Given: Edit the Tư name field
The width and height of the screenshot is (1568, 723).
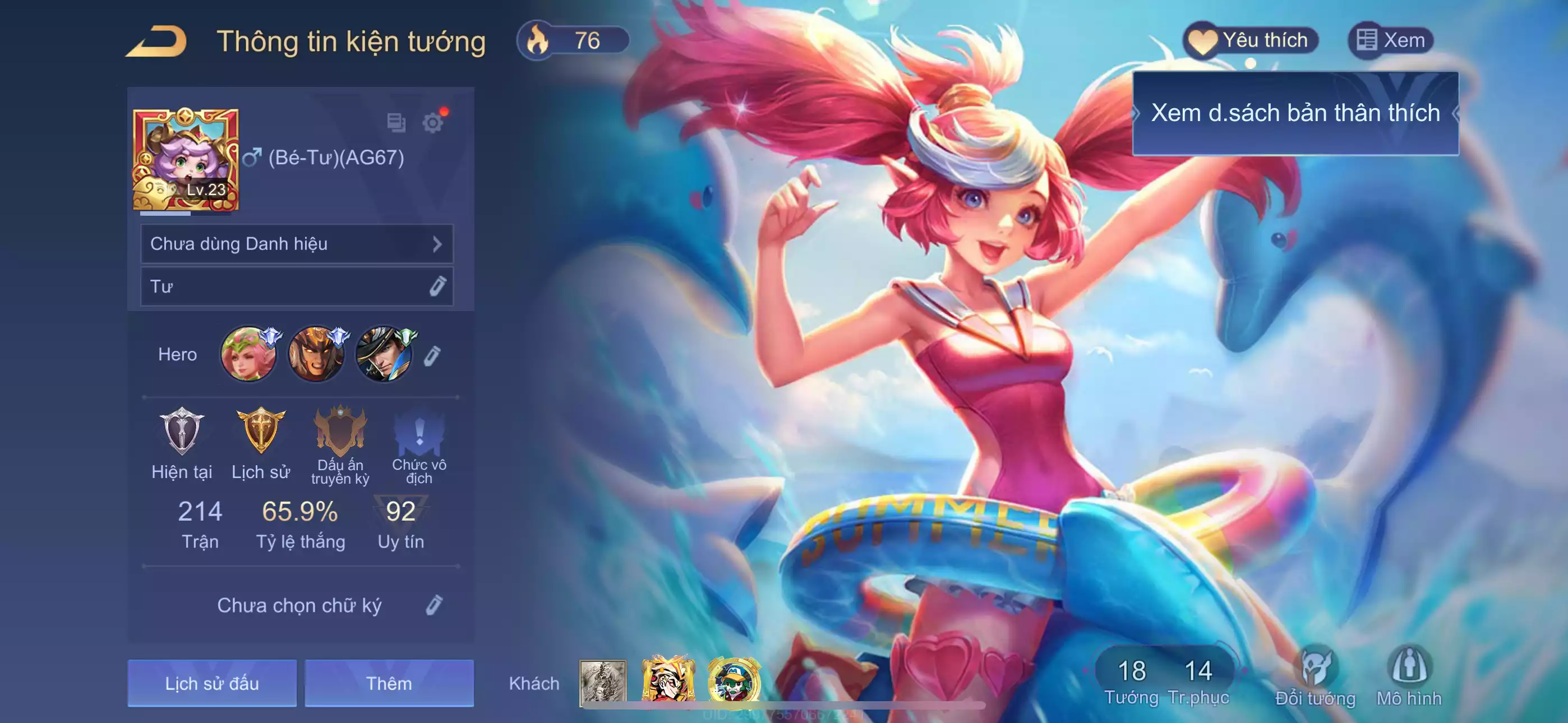Looking at the screenshot, I should pyautogui.click(x=437, y=286).
